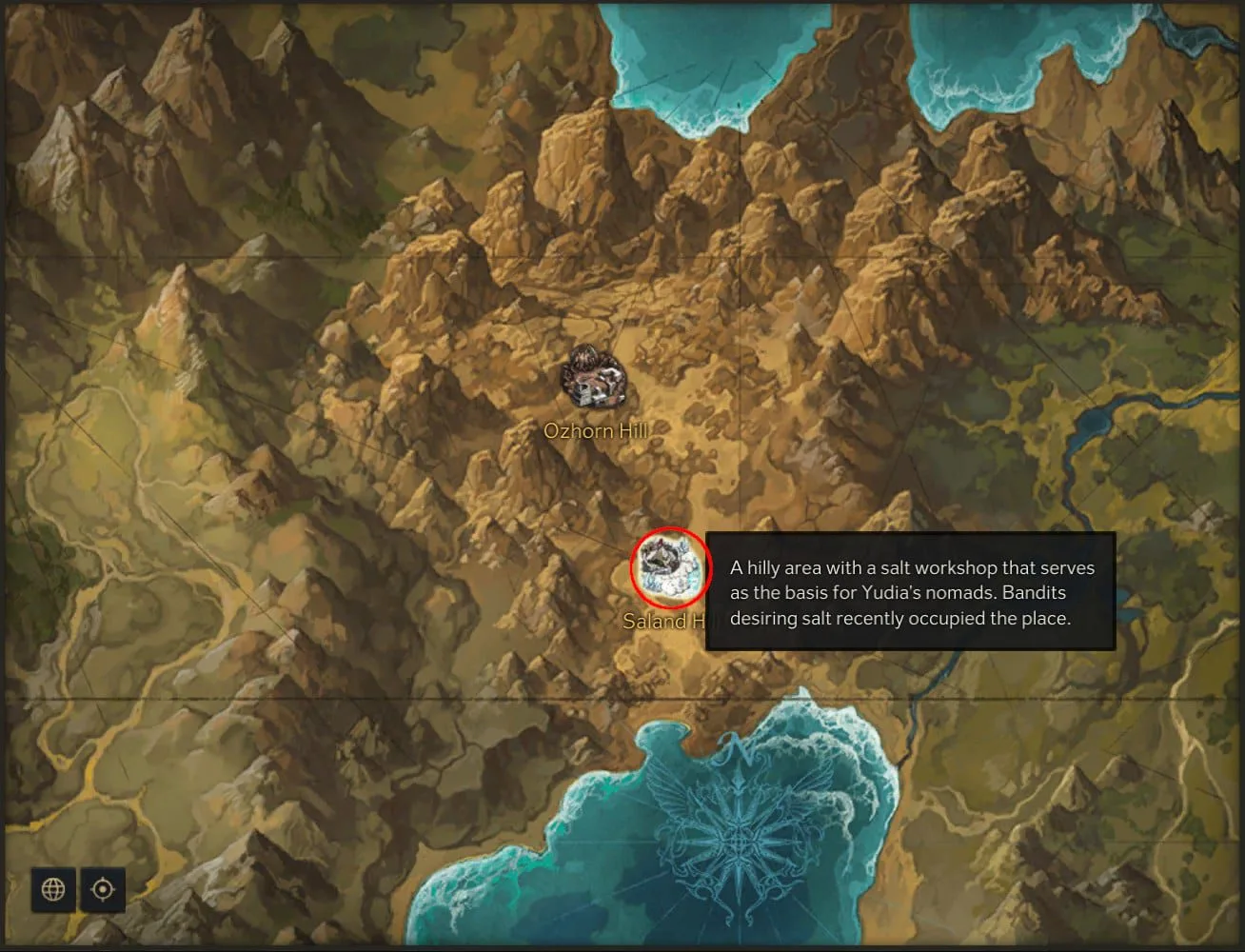Click the circled Saland Hill map marker
The width and height of the screenshot is (1245, 952).
click(x=672, y=567)
